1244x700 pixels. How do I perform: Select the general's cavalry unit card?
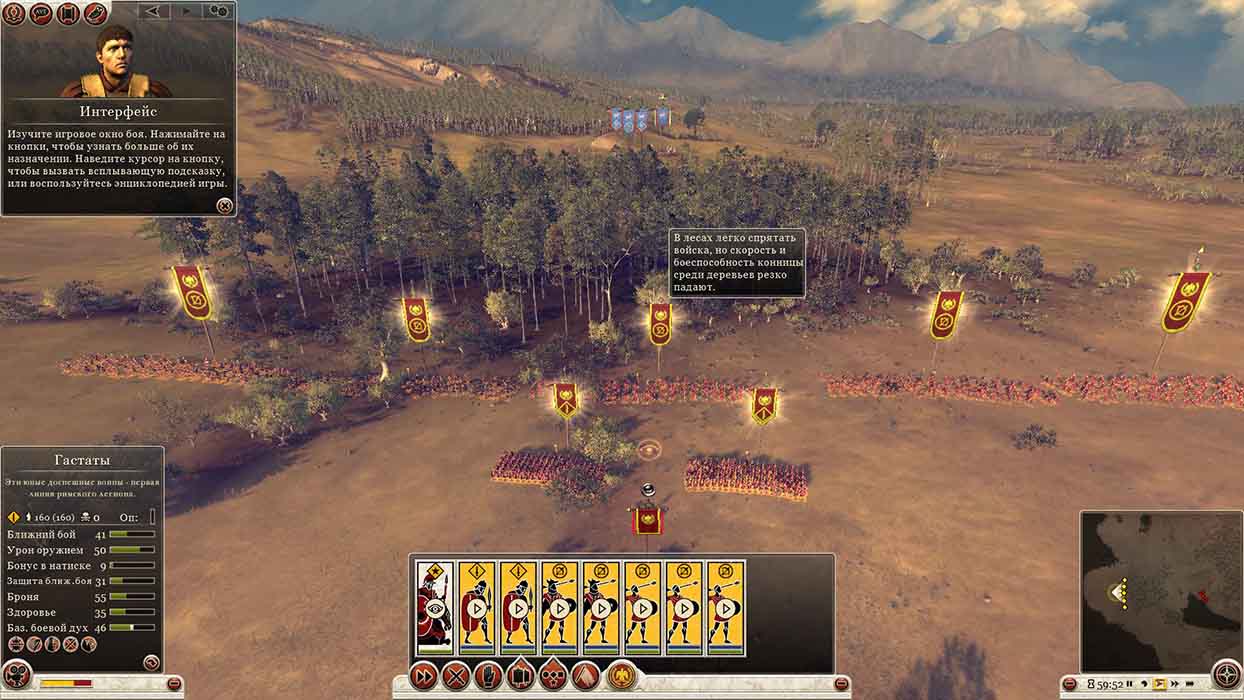(435, 608)
